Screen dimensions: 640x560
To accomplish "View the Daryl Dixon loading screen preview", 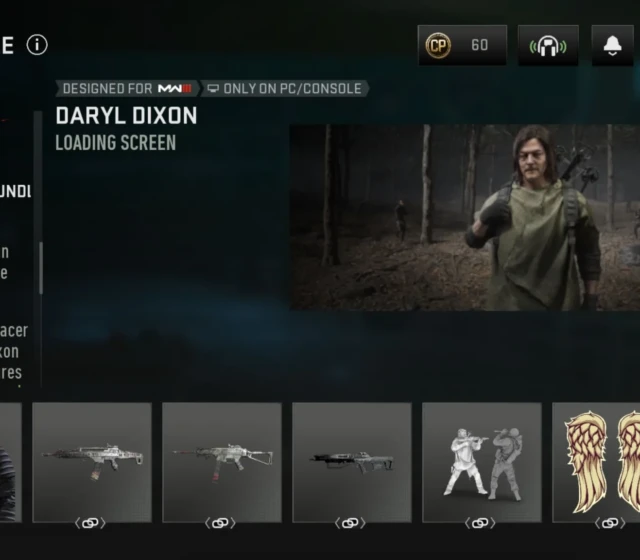I will [464, 217].
